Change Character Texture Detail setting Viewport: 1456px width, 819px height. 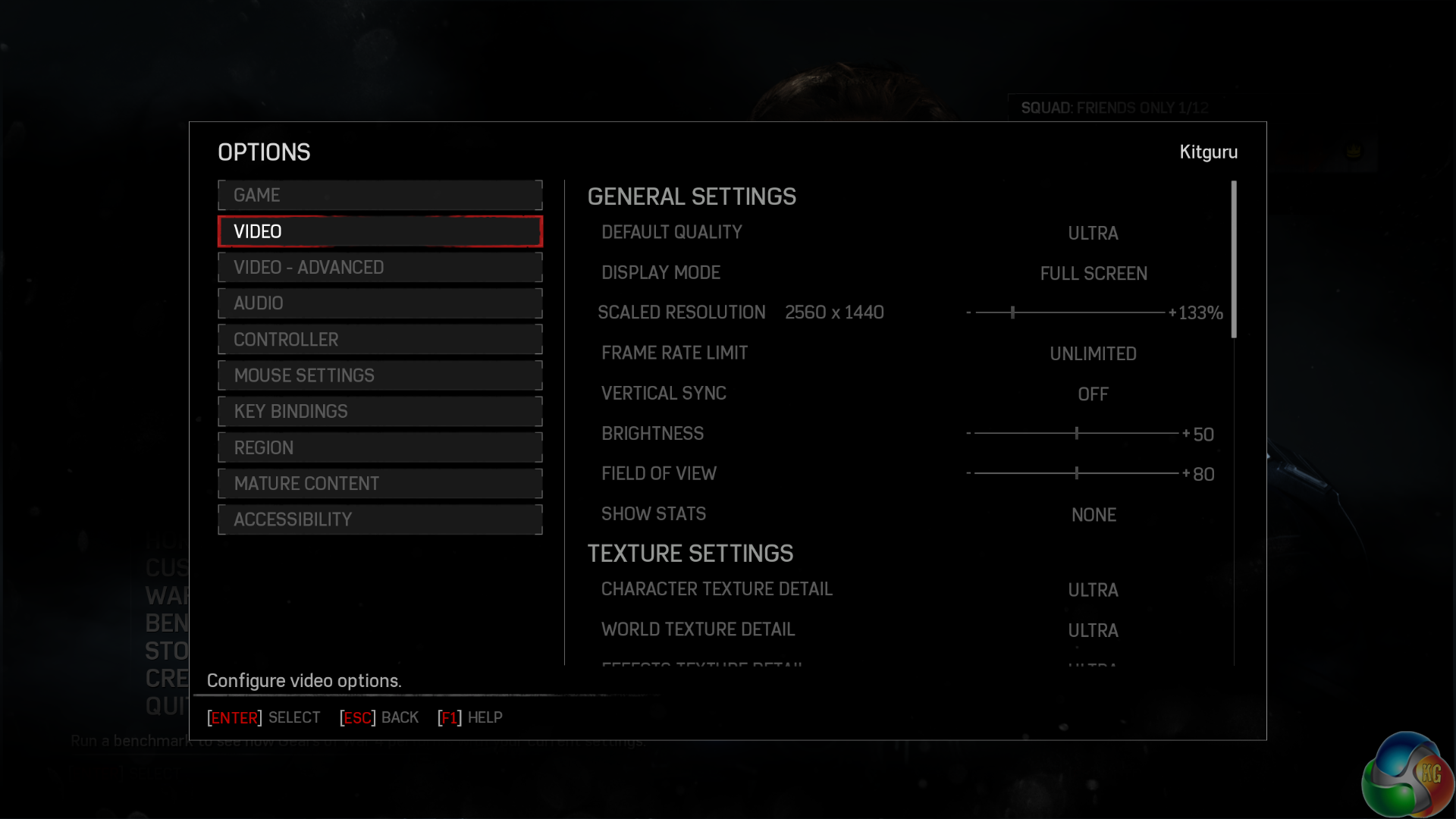coord(1093,591)
